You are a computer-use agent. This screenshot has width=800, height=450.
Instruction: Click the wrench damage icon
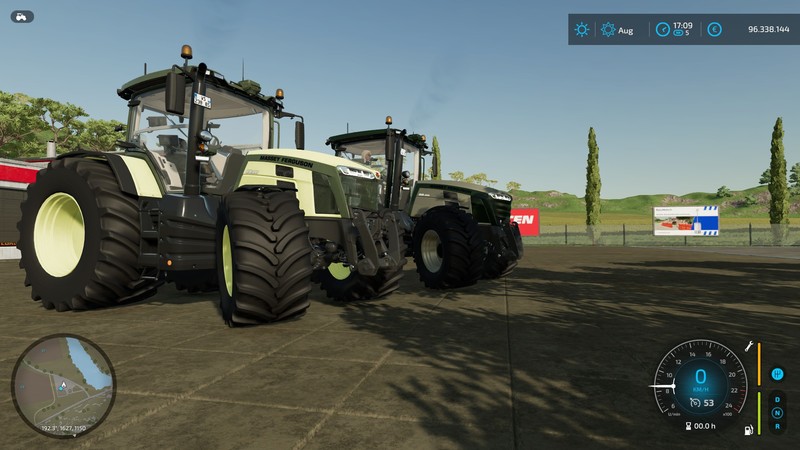tap(747, 346)
